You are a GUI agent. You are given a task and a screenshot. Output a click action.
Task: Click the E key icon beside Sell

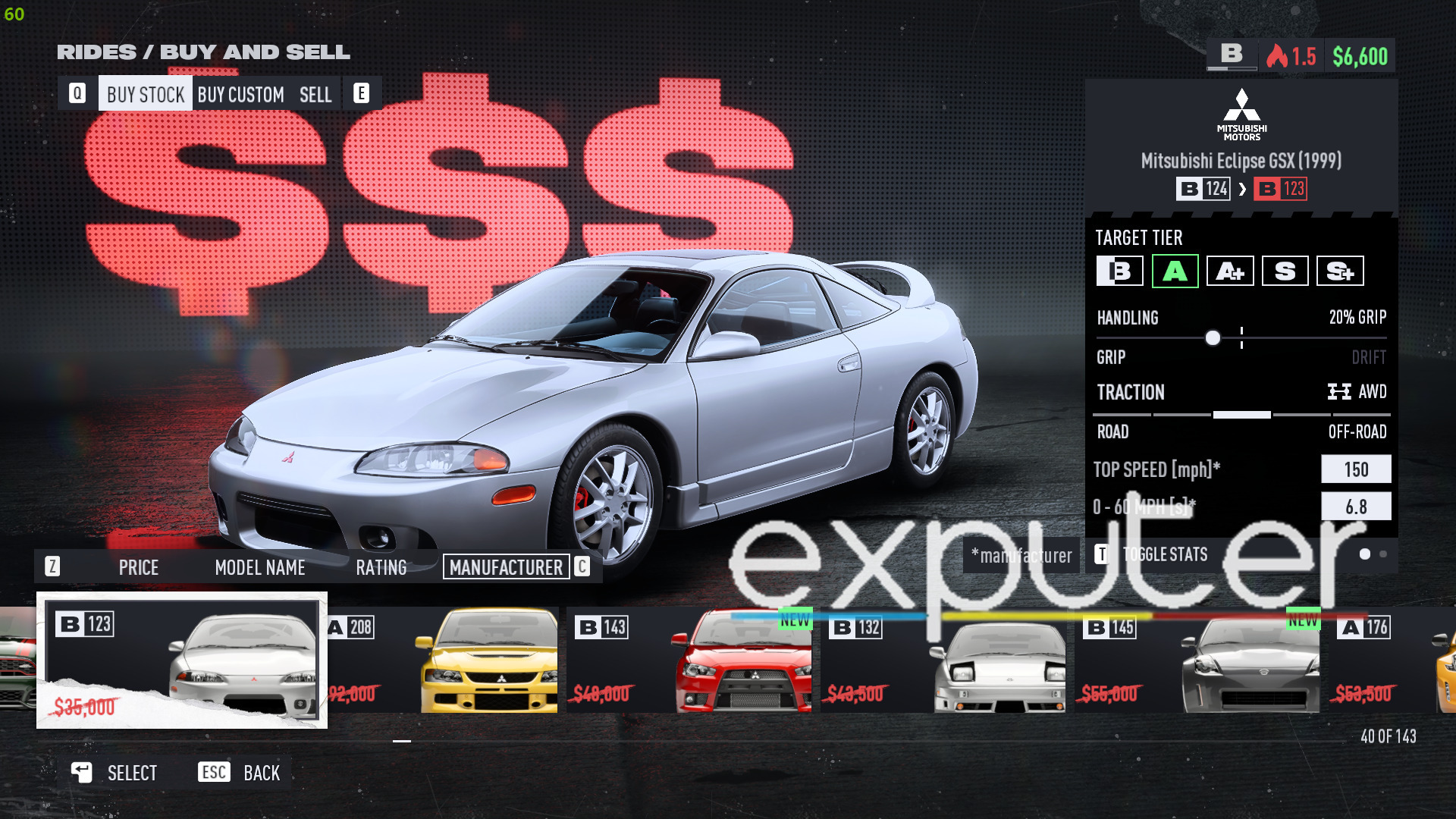pos(362,93)
